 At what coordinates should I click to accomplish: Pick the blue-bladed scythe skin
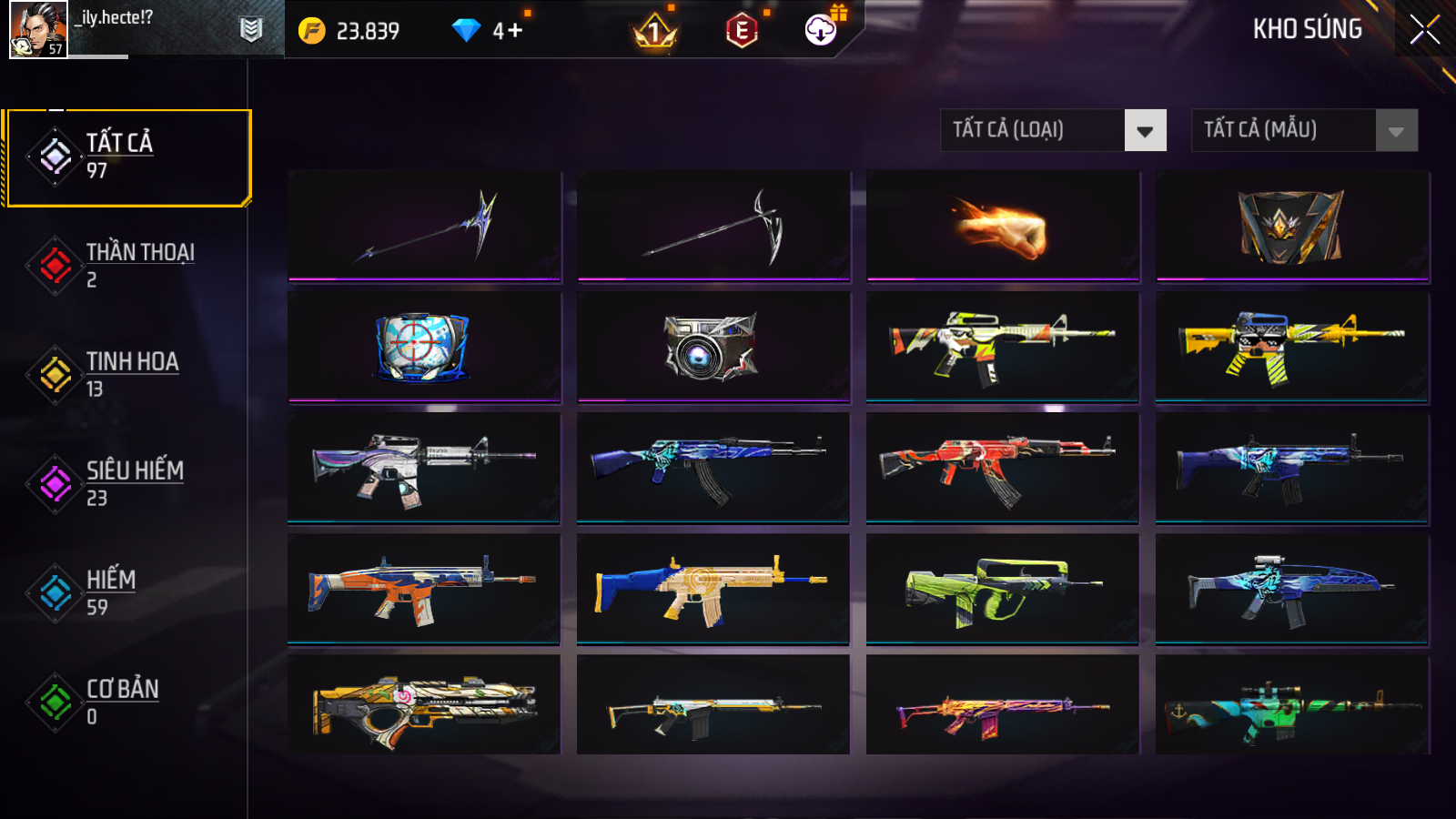pyautogui.click(x=424, y=227)
